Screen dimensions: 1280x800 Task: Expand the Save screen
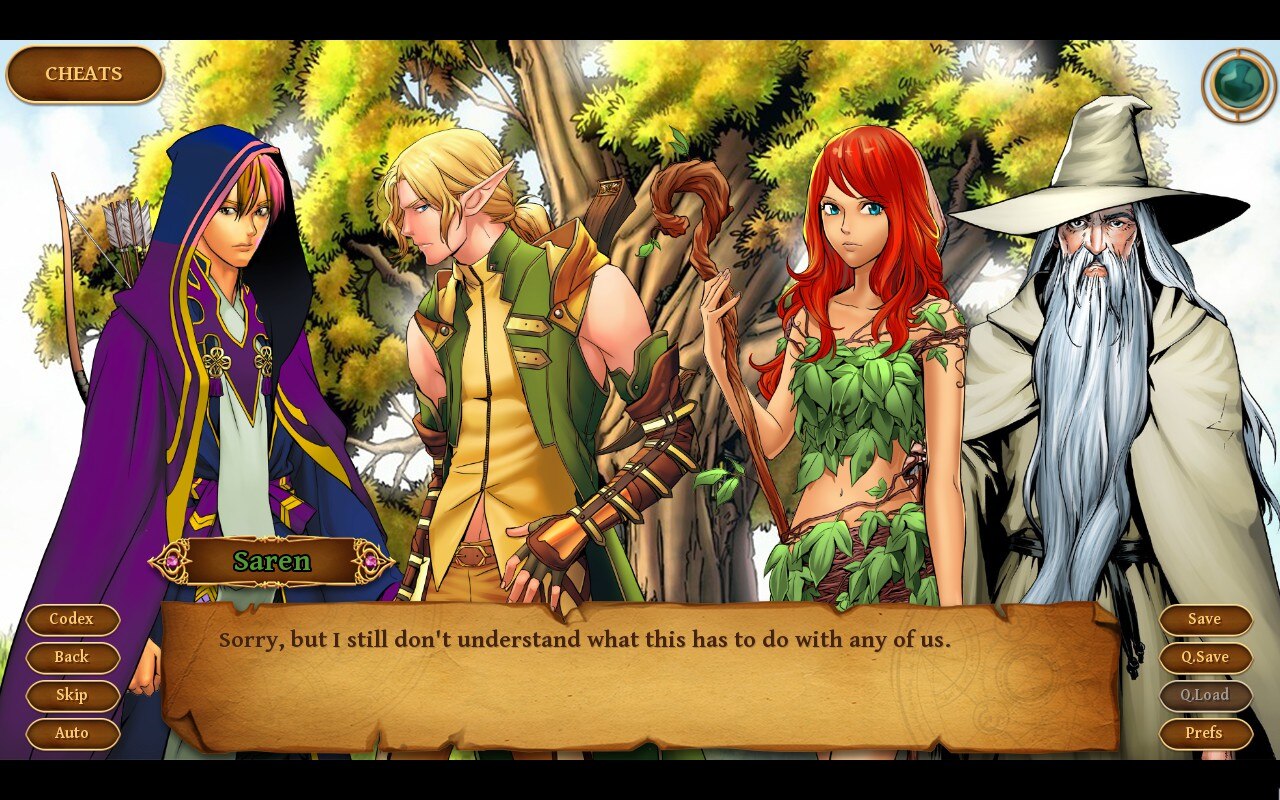1205,619
